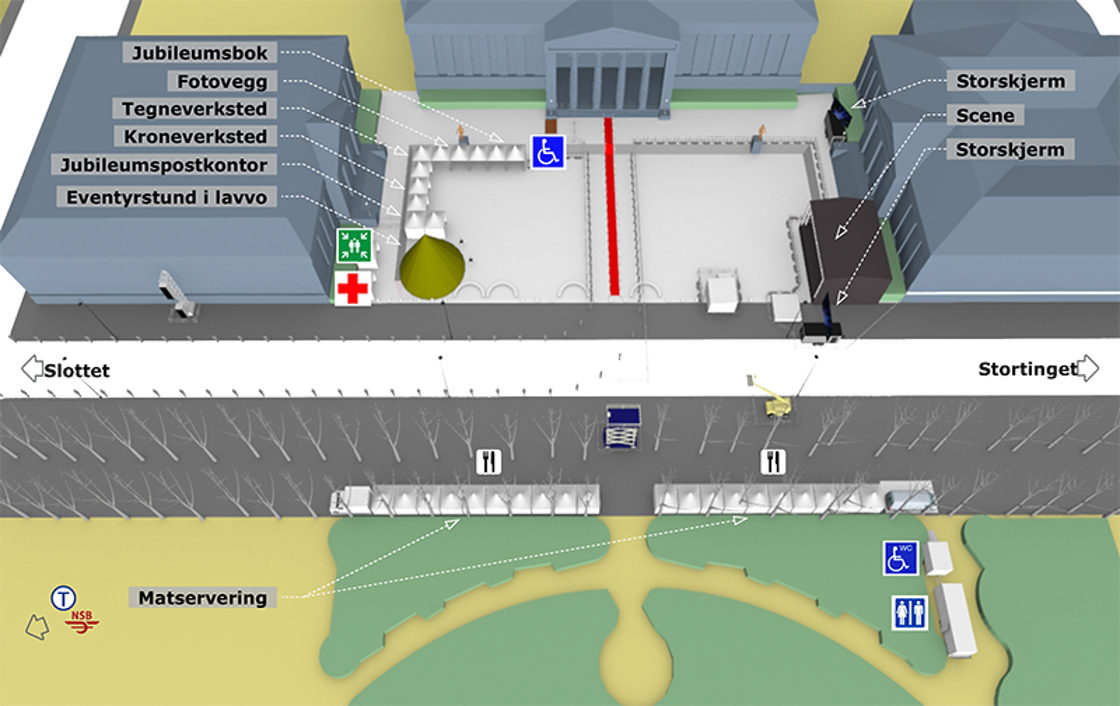1120x706 pixels.
Task: Click the Slottet direction arrow
Action: [x=31, y=369]
